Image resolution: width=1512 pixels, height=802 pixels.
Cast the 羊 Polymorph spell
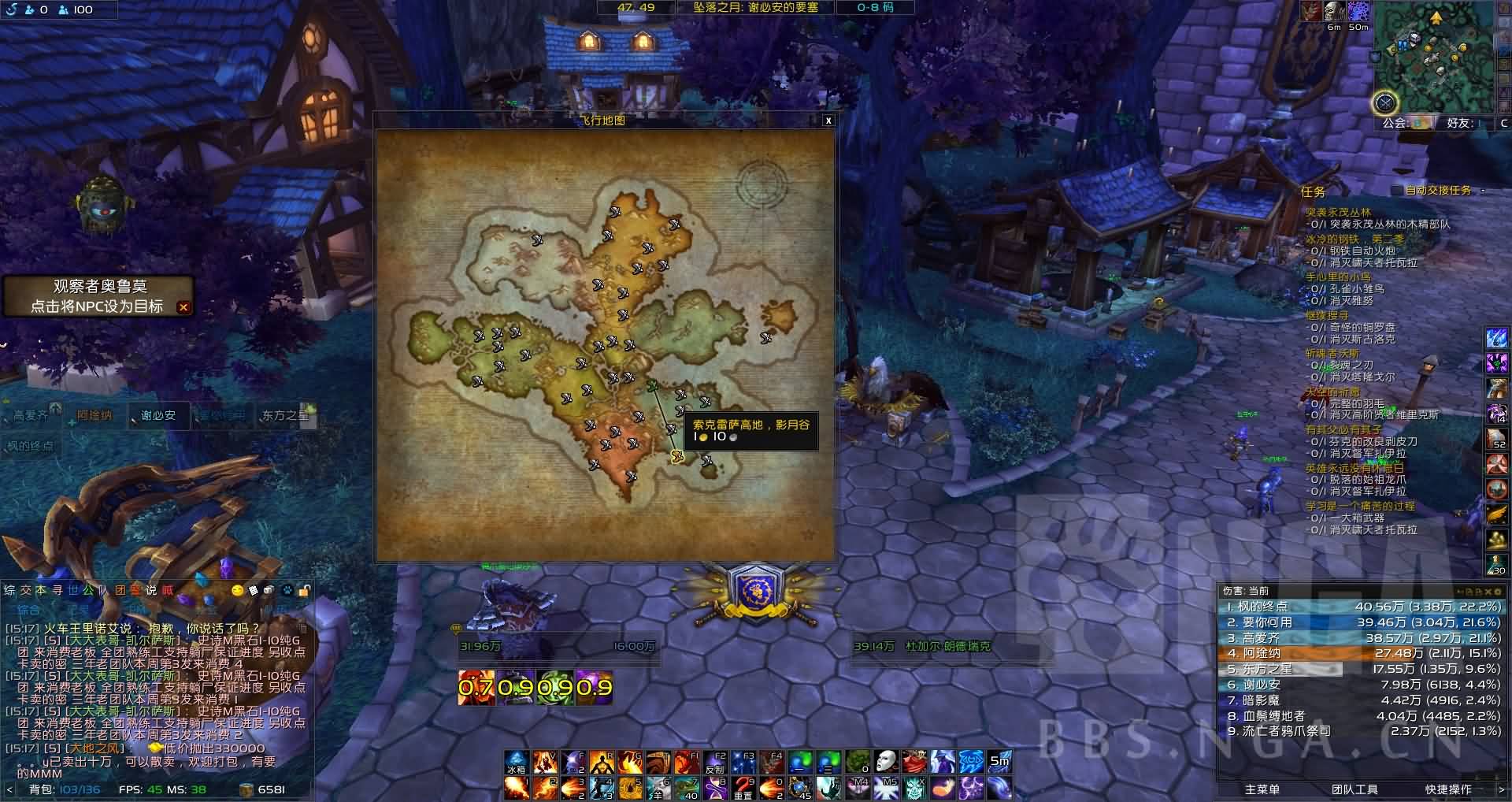tap(658, 788)
